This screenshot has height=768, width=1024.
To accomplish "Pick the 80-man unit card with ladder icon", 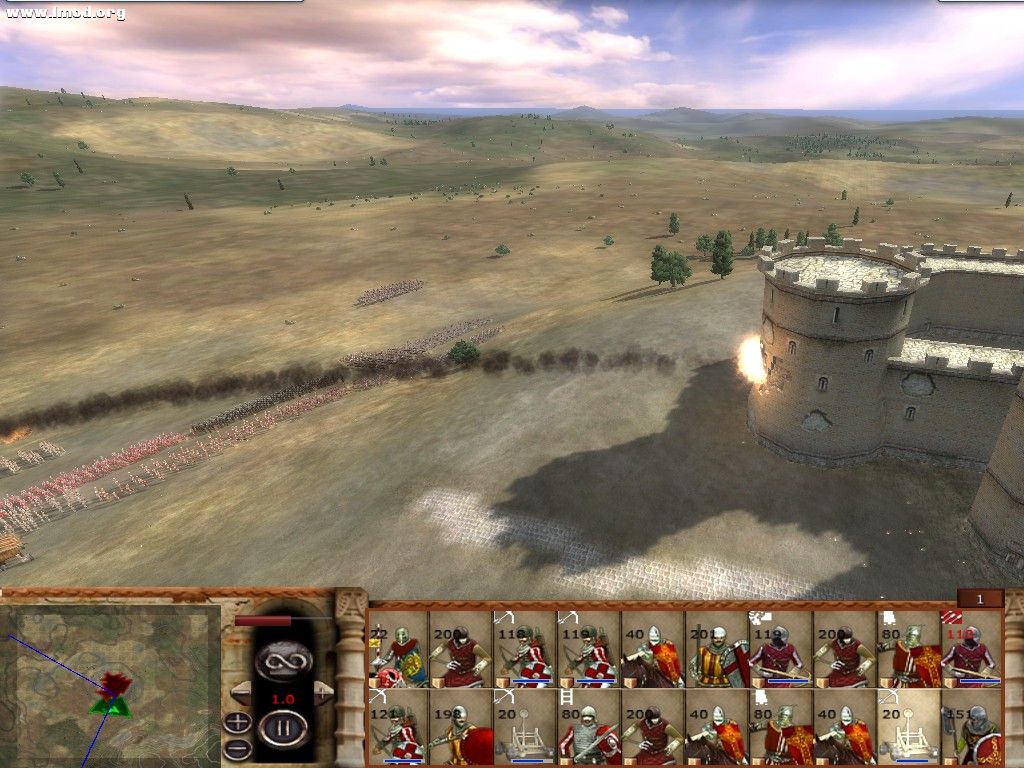I will (x=590, y=727).
